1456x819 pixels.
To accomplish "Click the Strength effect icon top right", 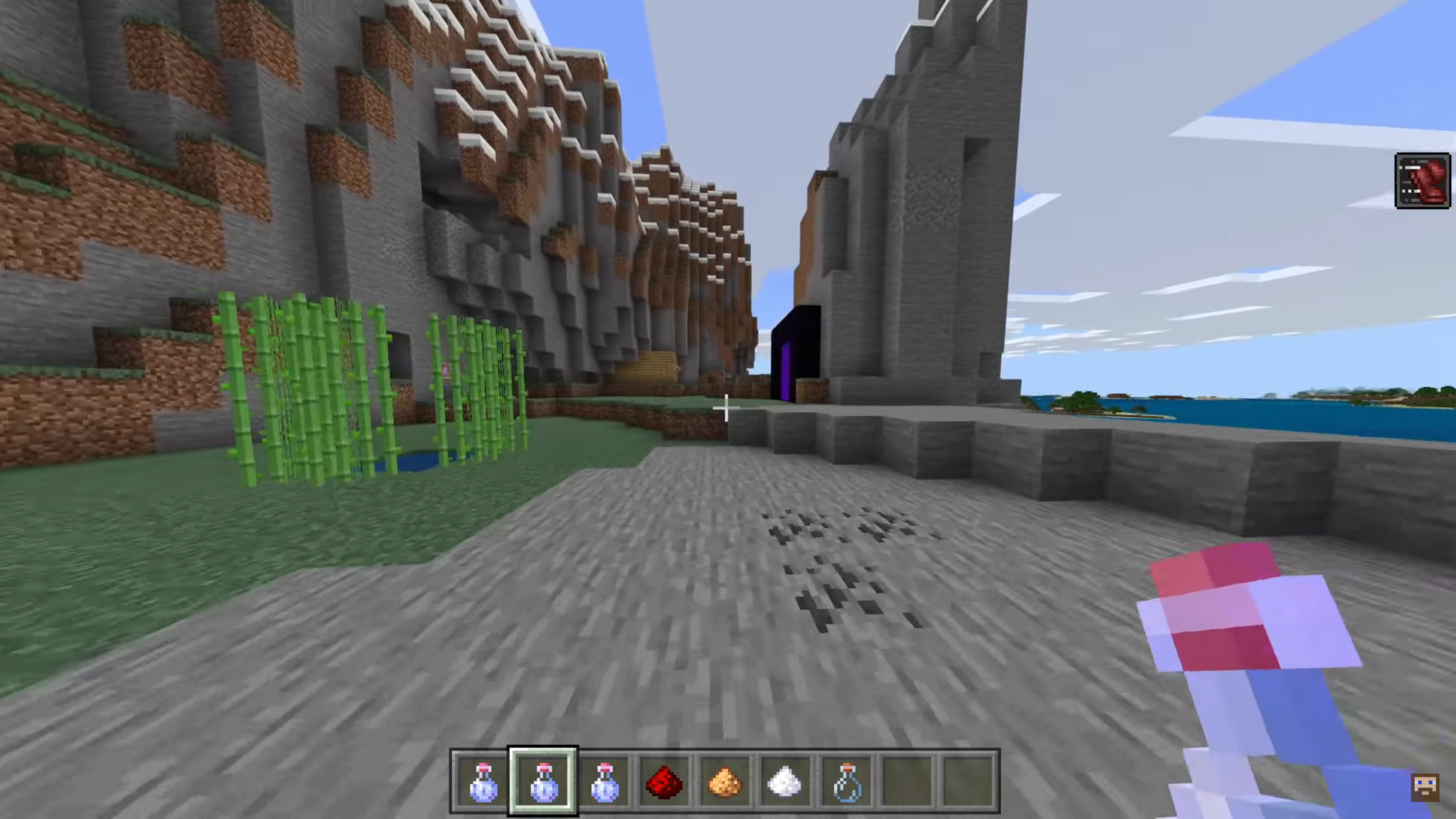I will pos(1423,180).
